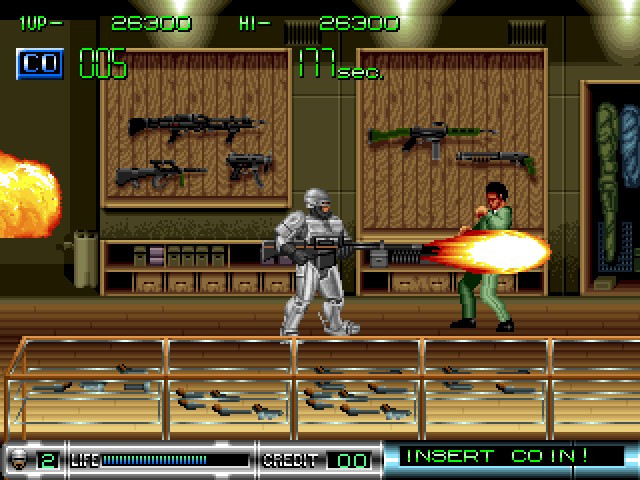640x480 pixels.
Task: Click the blue CO weapon indicator icon
Action: click(x=41, y=64)
